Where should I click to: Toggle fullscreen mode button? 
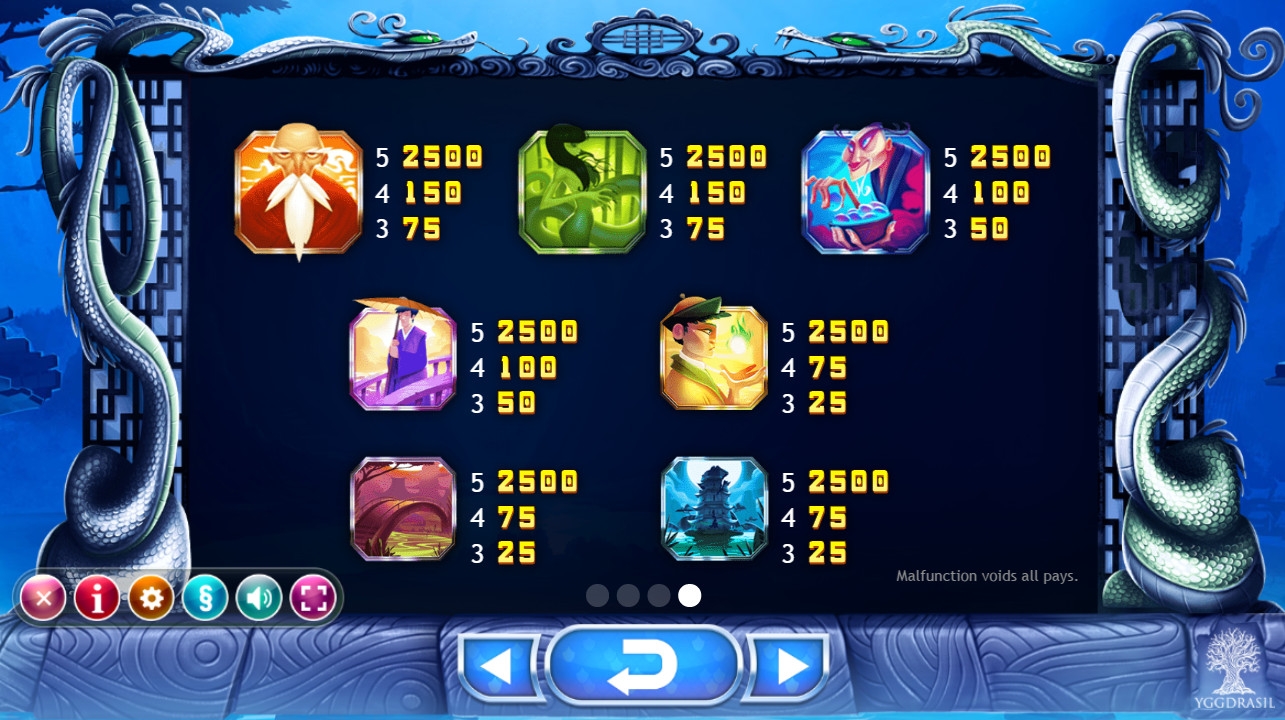[313, 599]
